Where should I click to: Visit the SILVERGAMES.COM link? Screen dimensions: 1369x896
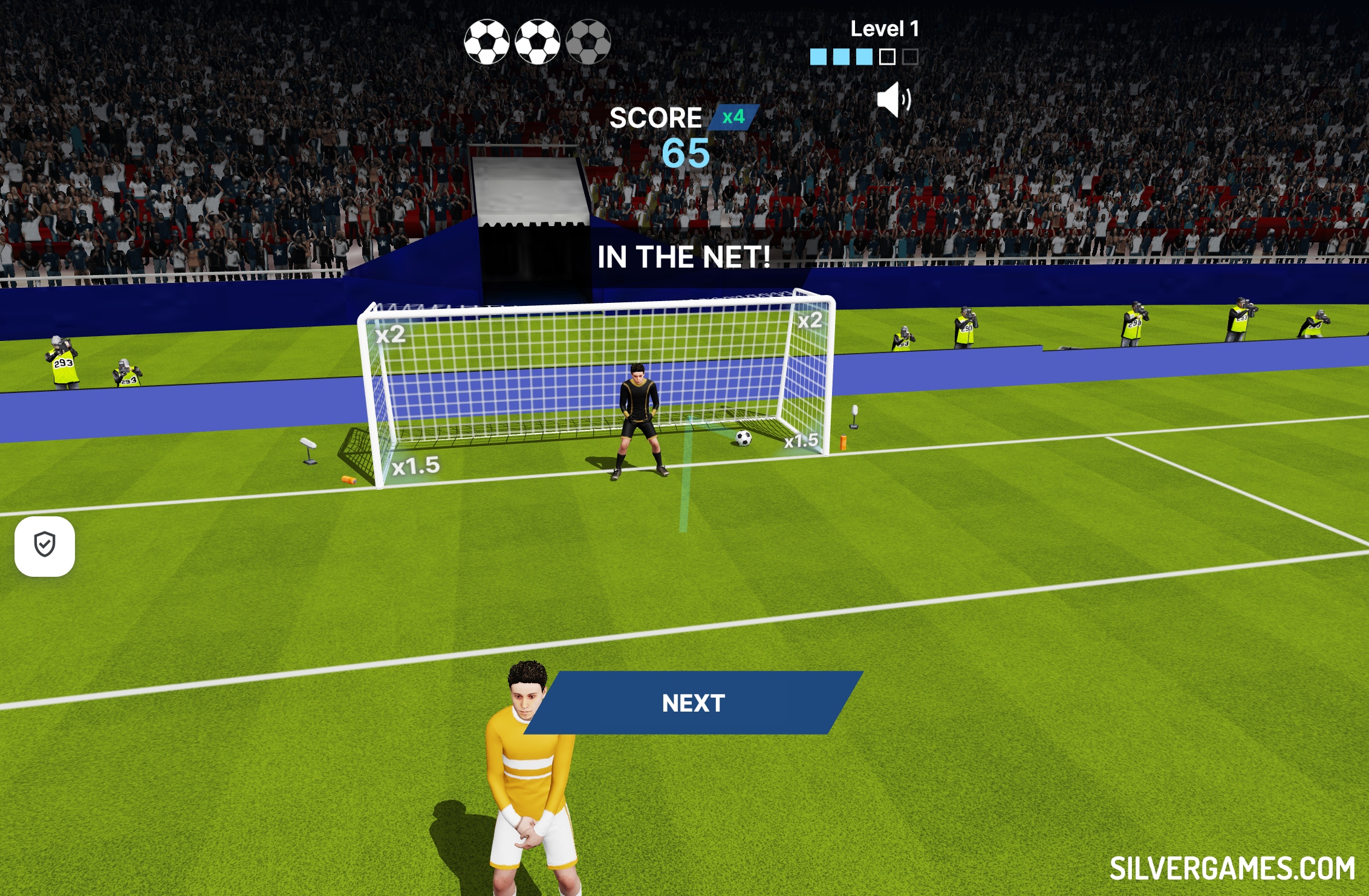1232,869
